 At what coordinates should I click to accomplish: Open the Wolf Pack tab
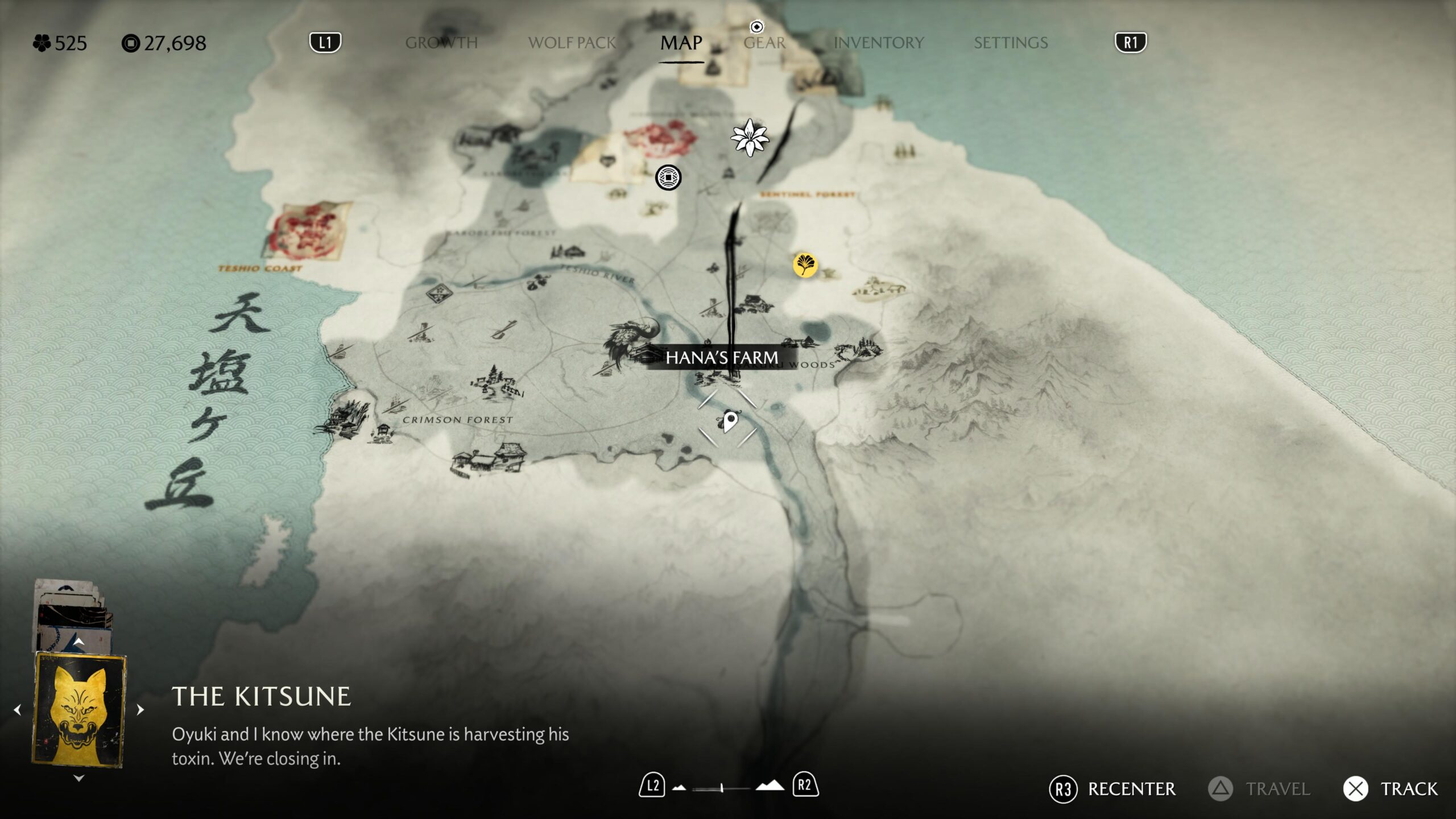[x=572, y=43]
